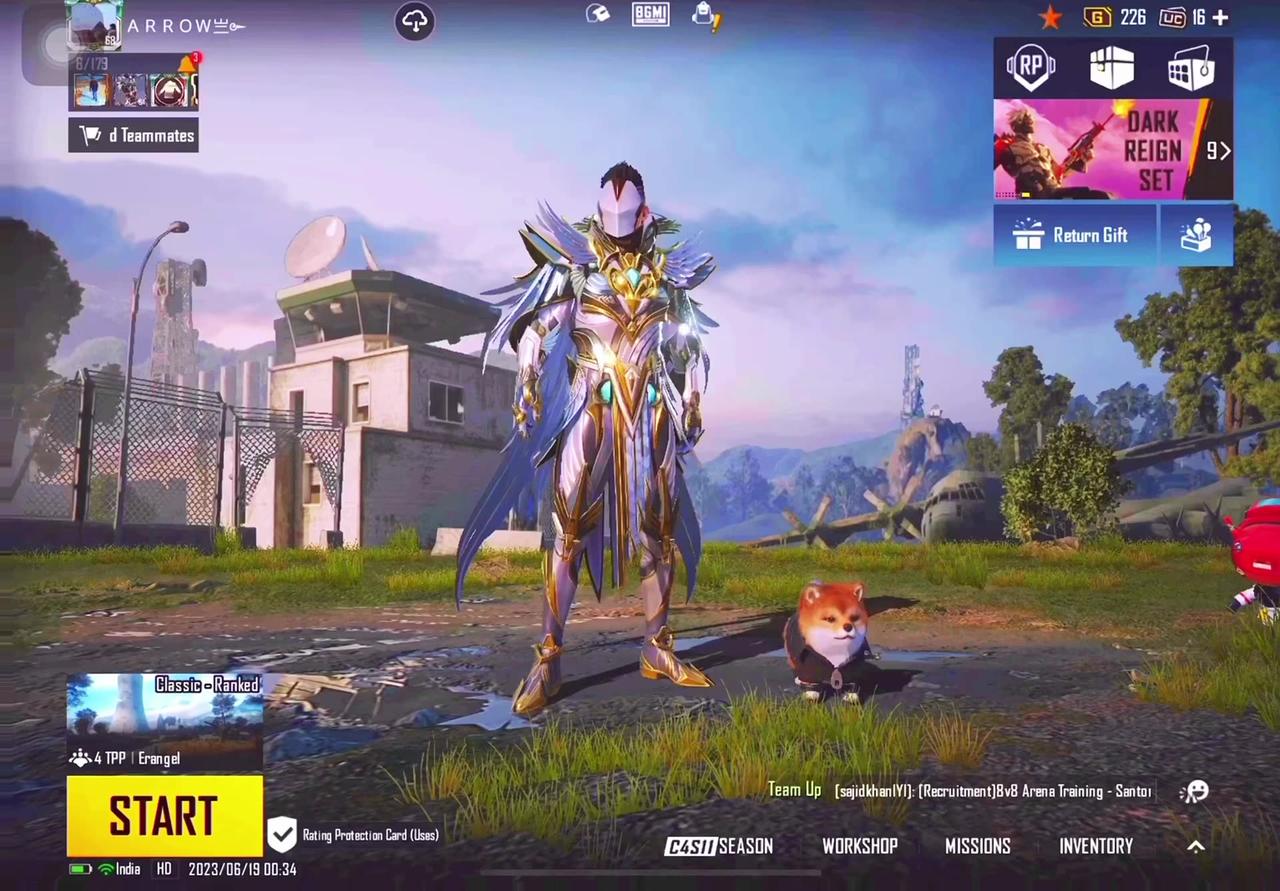Screen dimensions: 1280x891
Task: Open the Inventory
Action: pos(1096,846)
